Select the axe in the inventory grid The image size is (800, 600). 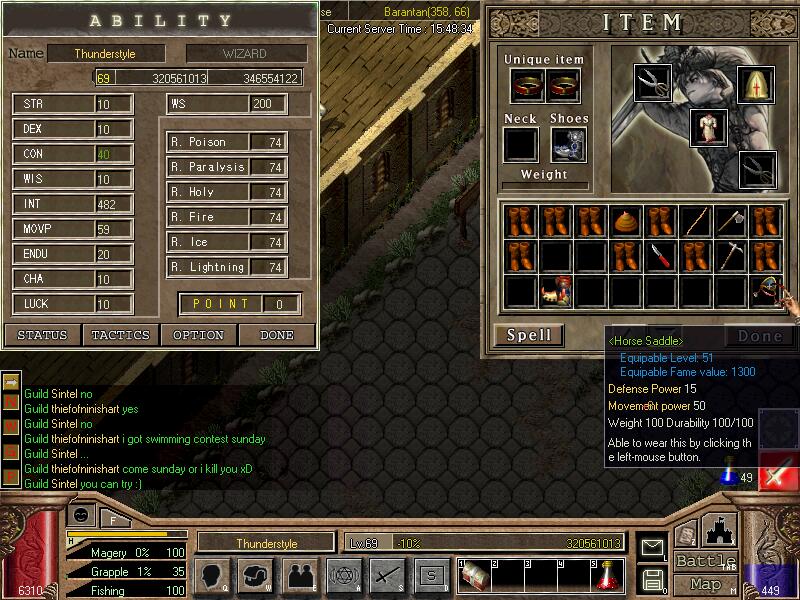[x=729, y=221]
